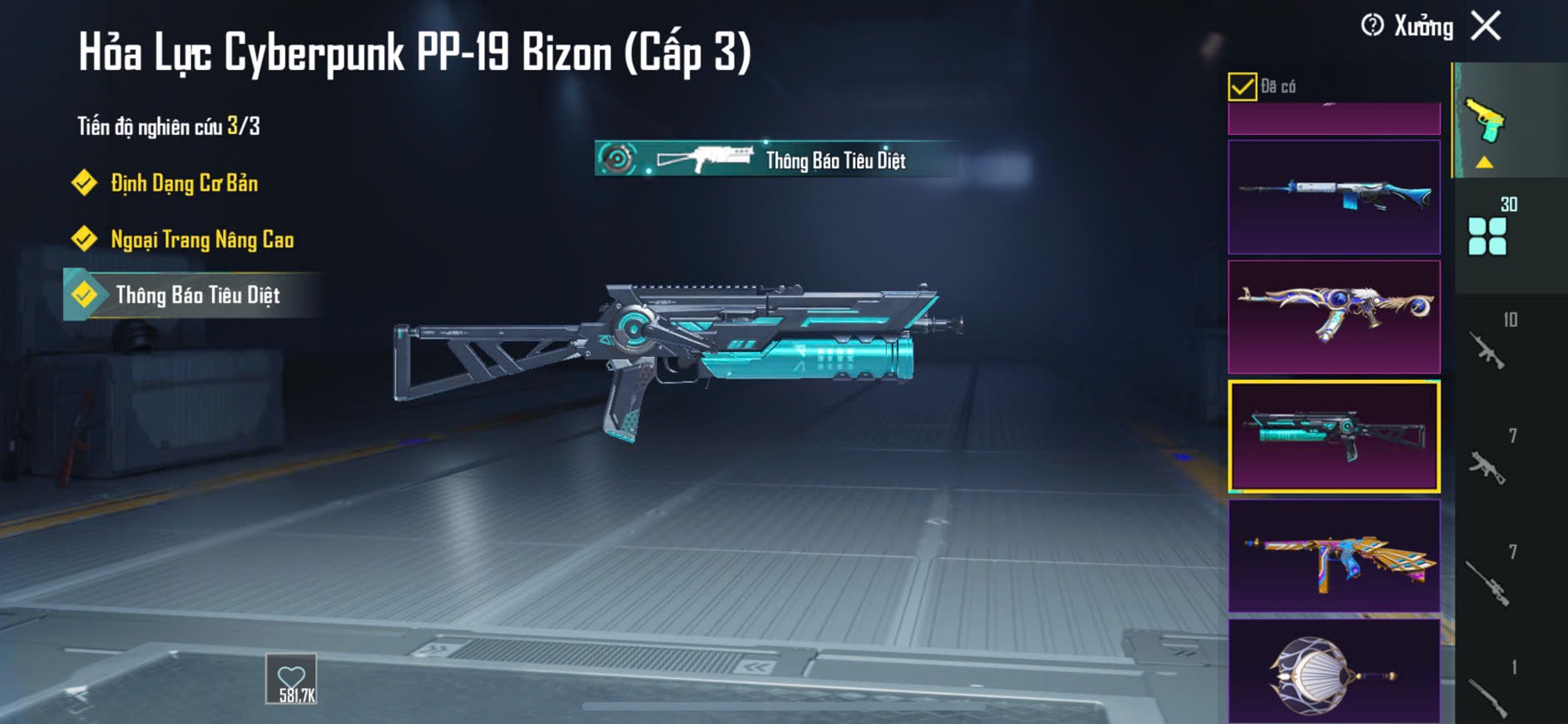
Task: Open the Xưởng help button
Action: (x=1373, y=26)
